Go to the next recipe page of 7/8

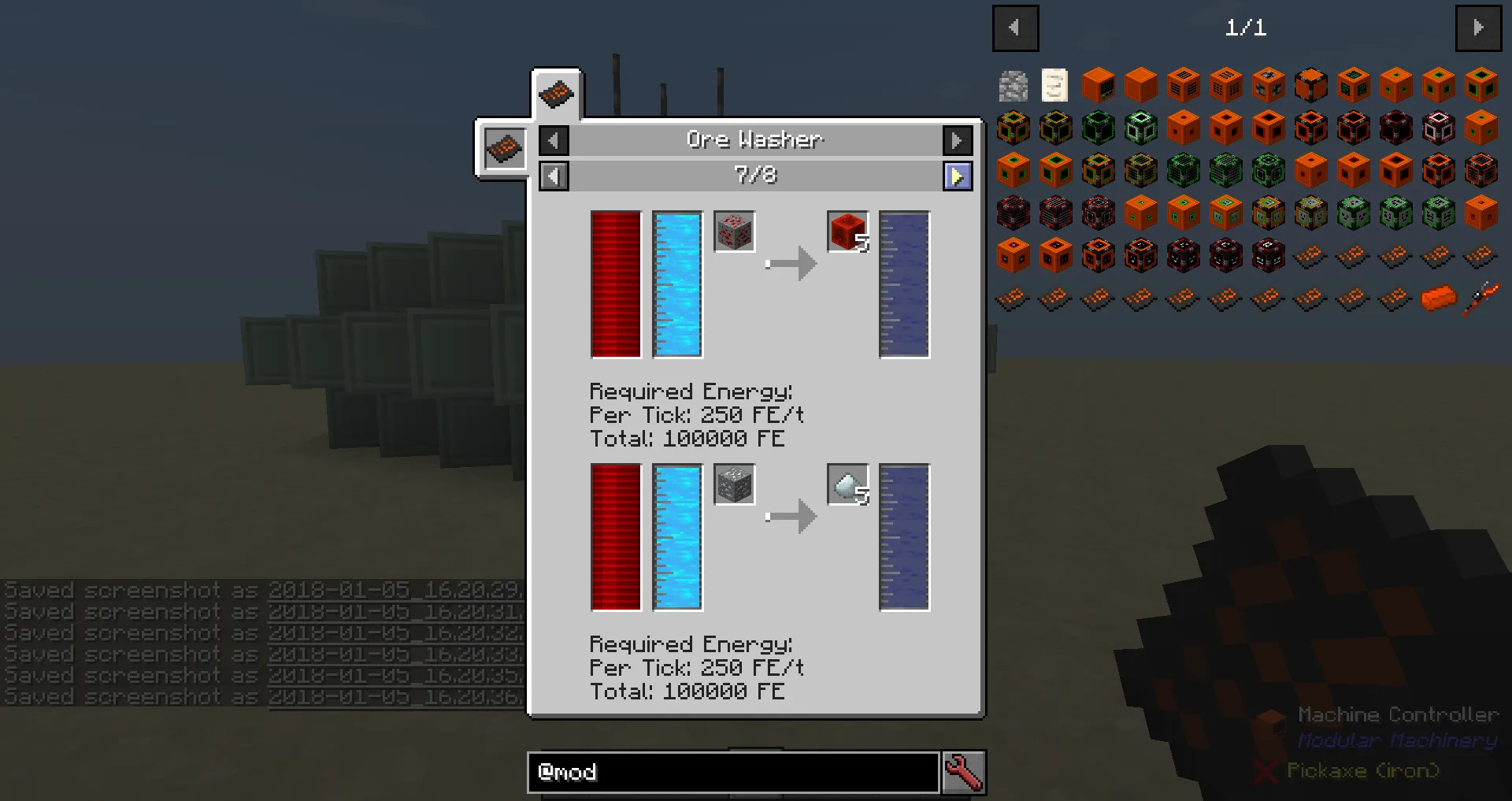tap(958, 176)
